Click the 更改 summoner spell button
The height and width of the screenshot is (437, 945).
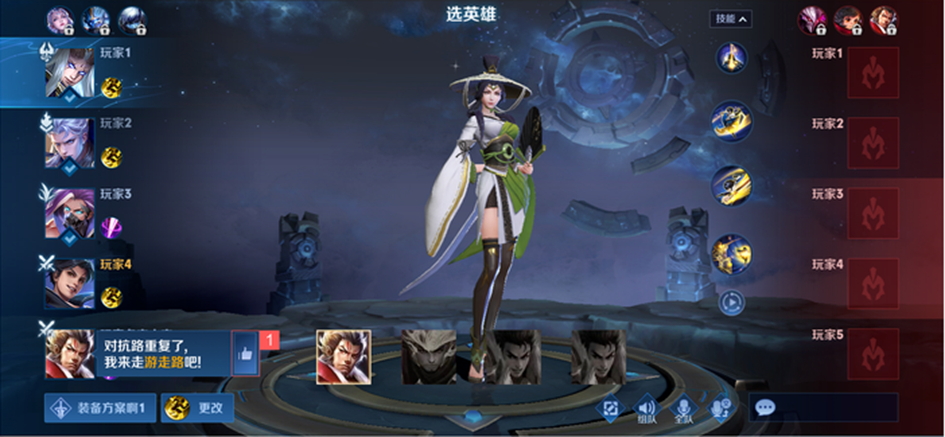point(197,408)
